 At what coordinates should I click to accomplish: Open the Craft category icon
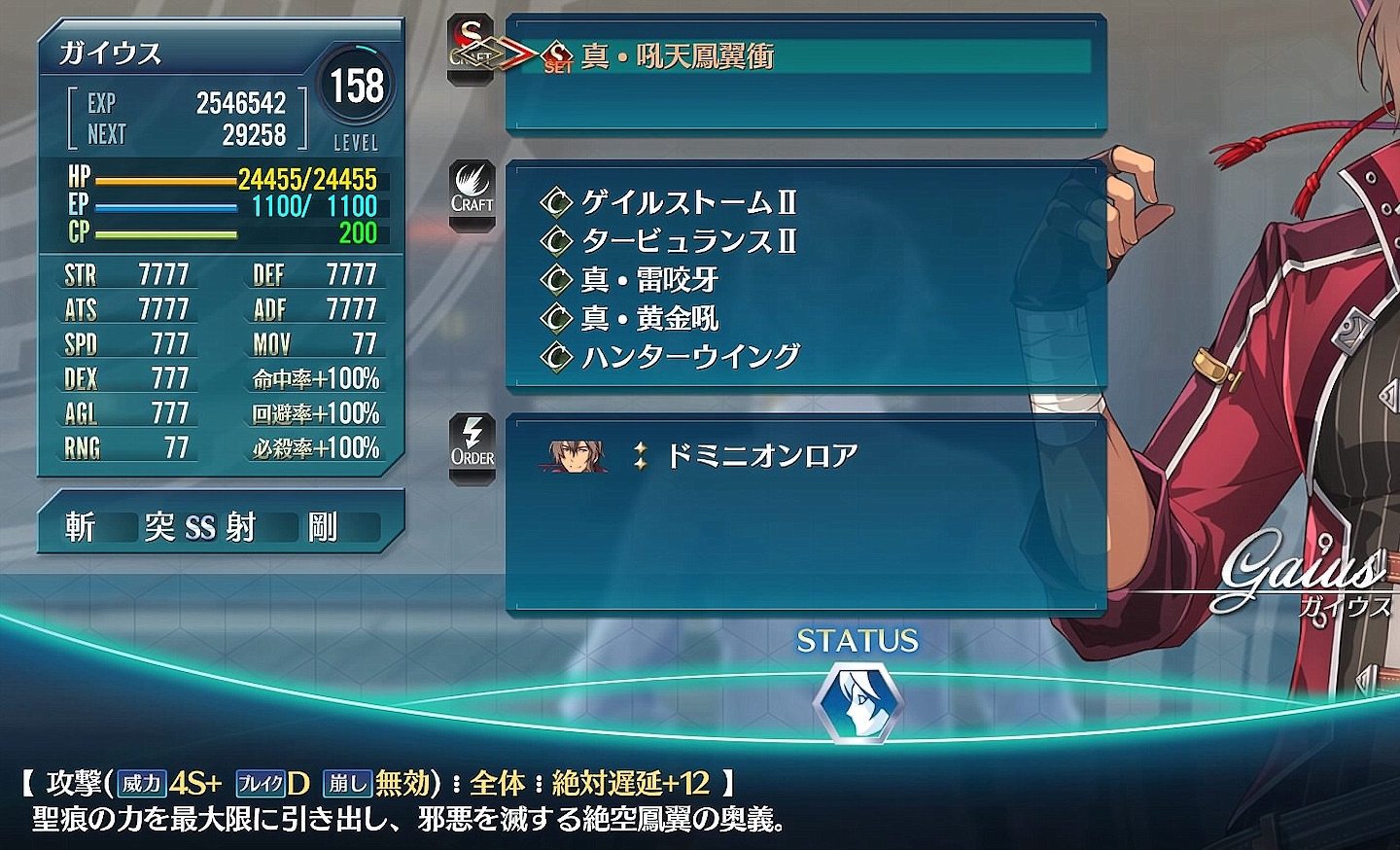pos(472,191)
